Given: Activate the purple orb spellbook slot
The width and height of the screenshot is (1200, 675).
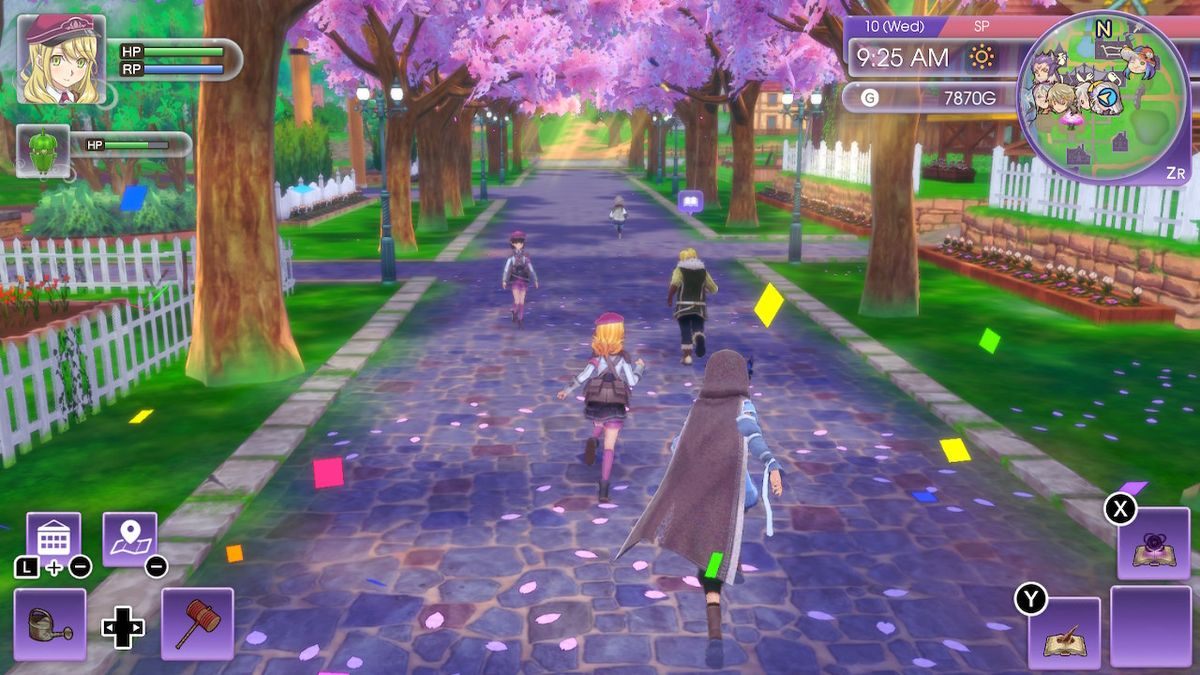Looking at the screenshot, I should click(x=1153, y=543).
